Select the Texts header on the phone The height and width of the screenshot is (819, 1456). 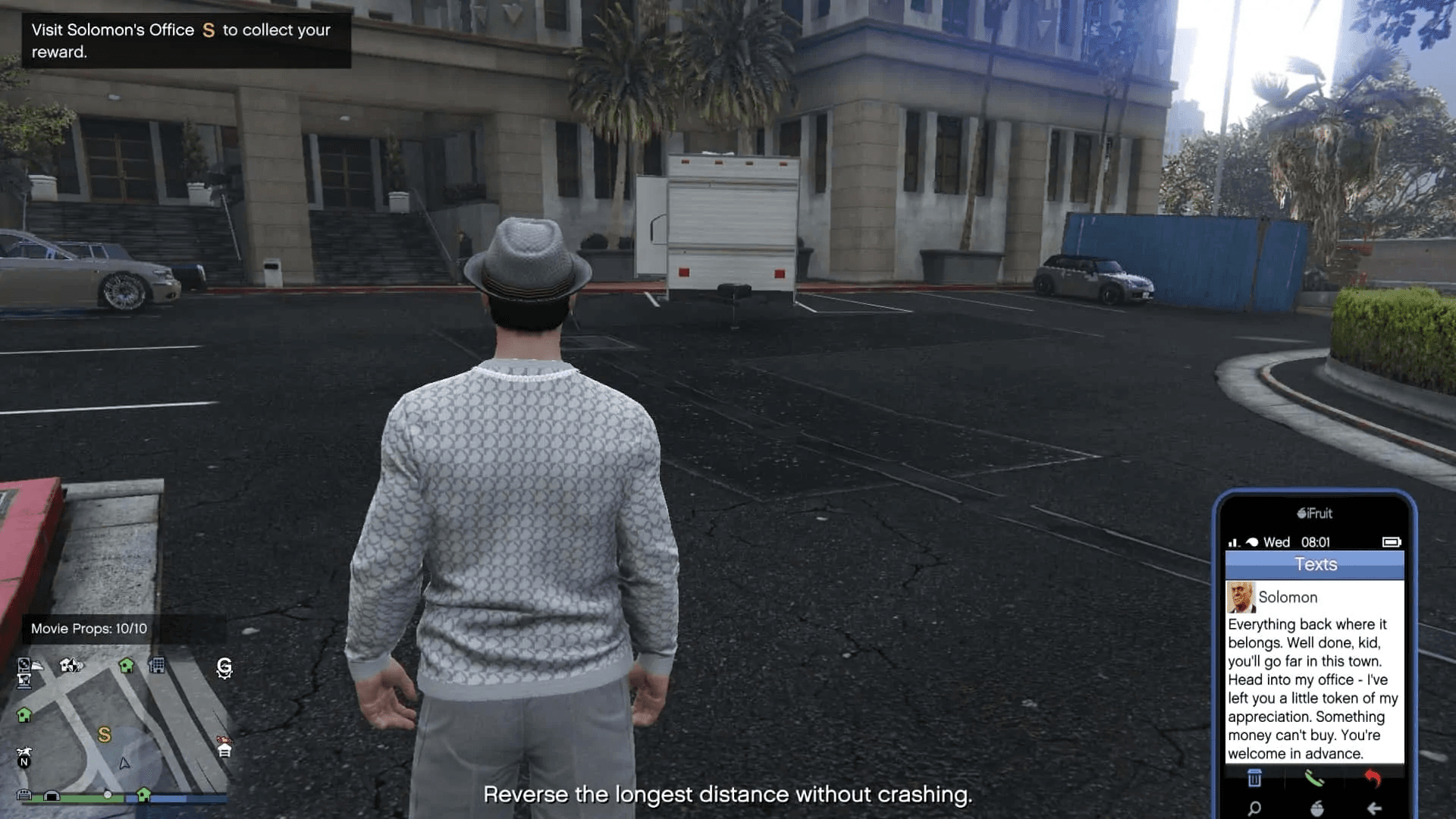(1315, 564)
